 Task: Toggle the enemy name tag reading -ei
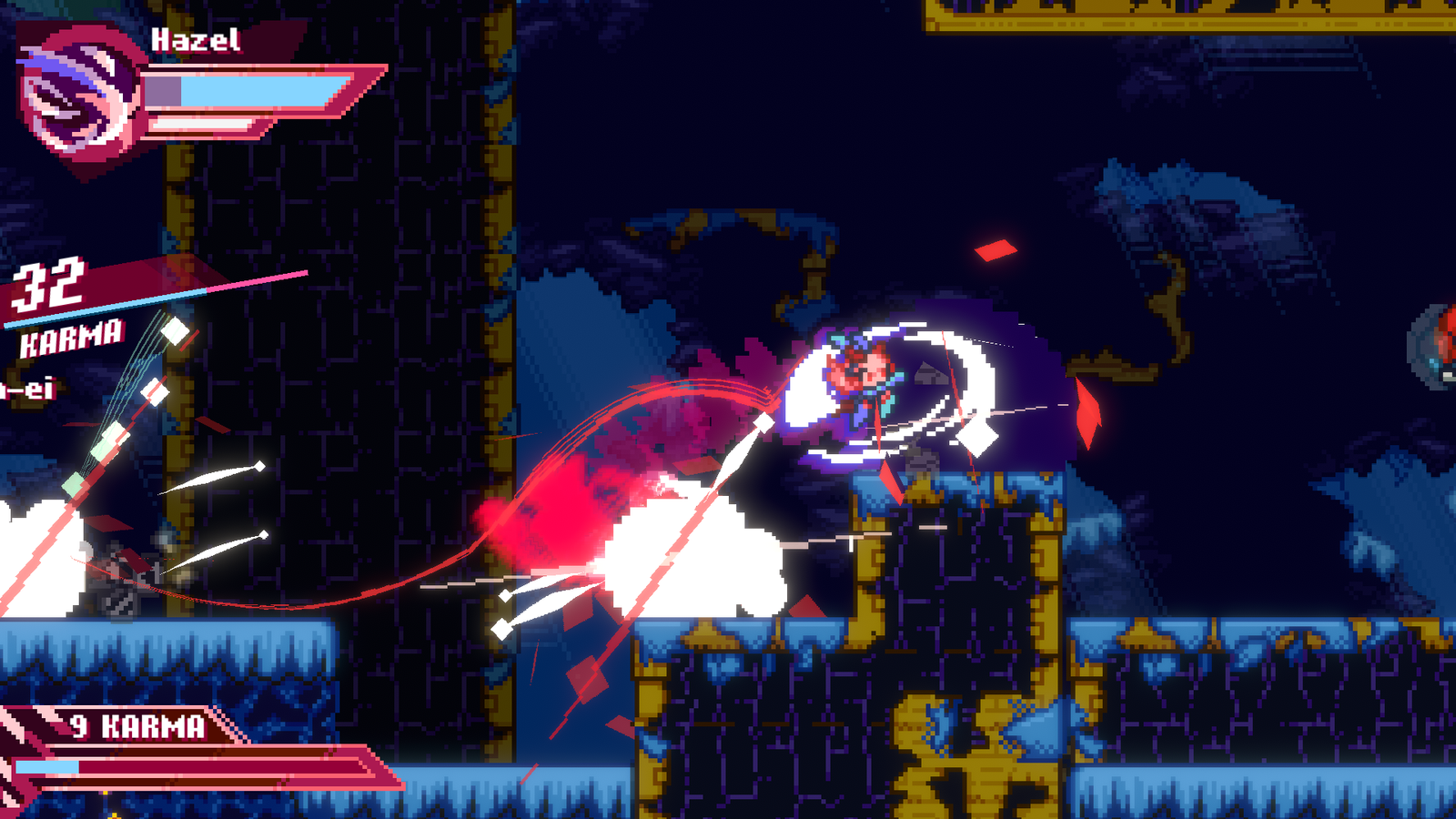[x=27, y=393]
